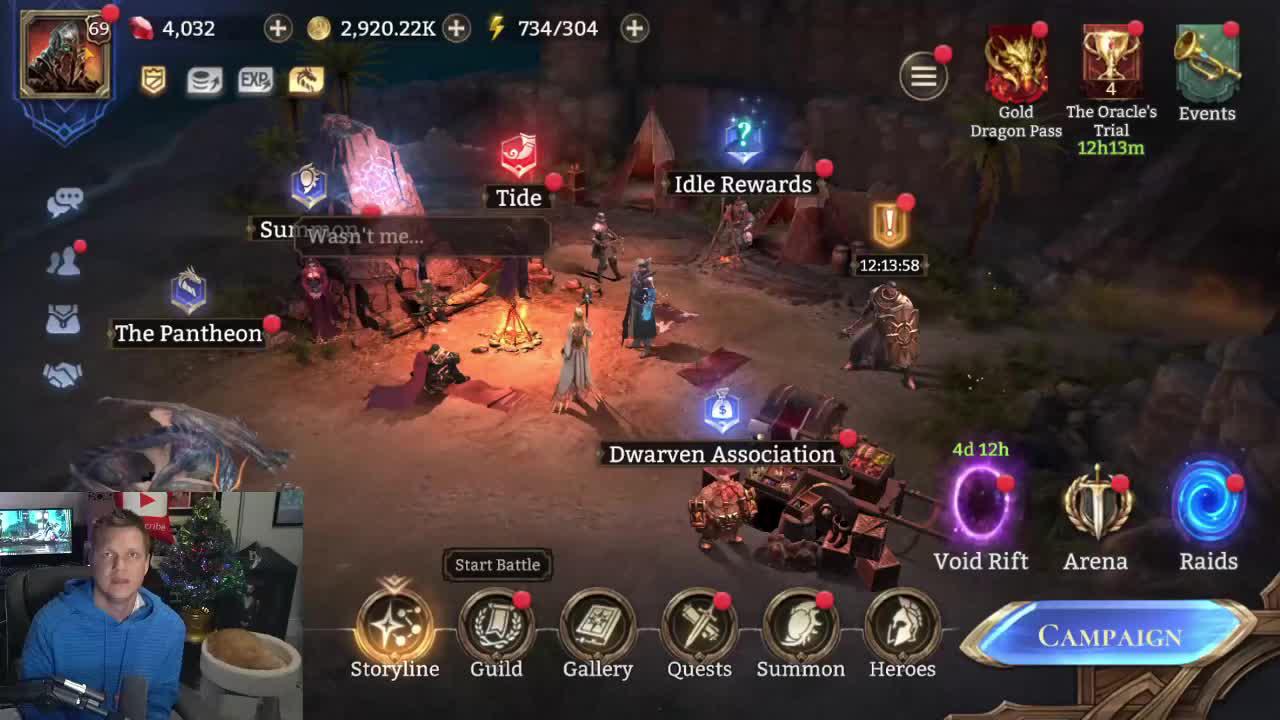Open The Pantheon
This screenshot has width=1280, height=720.
pos(186,290)
